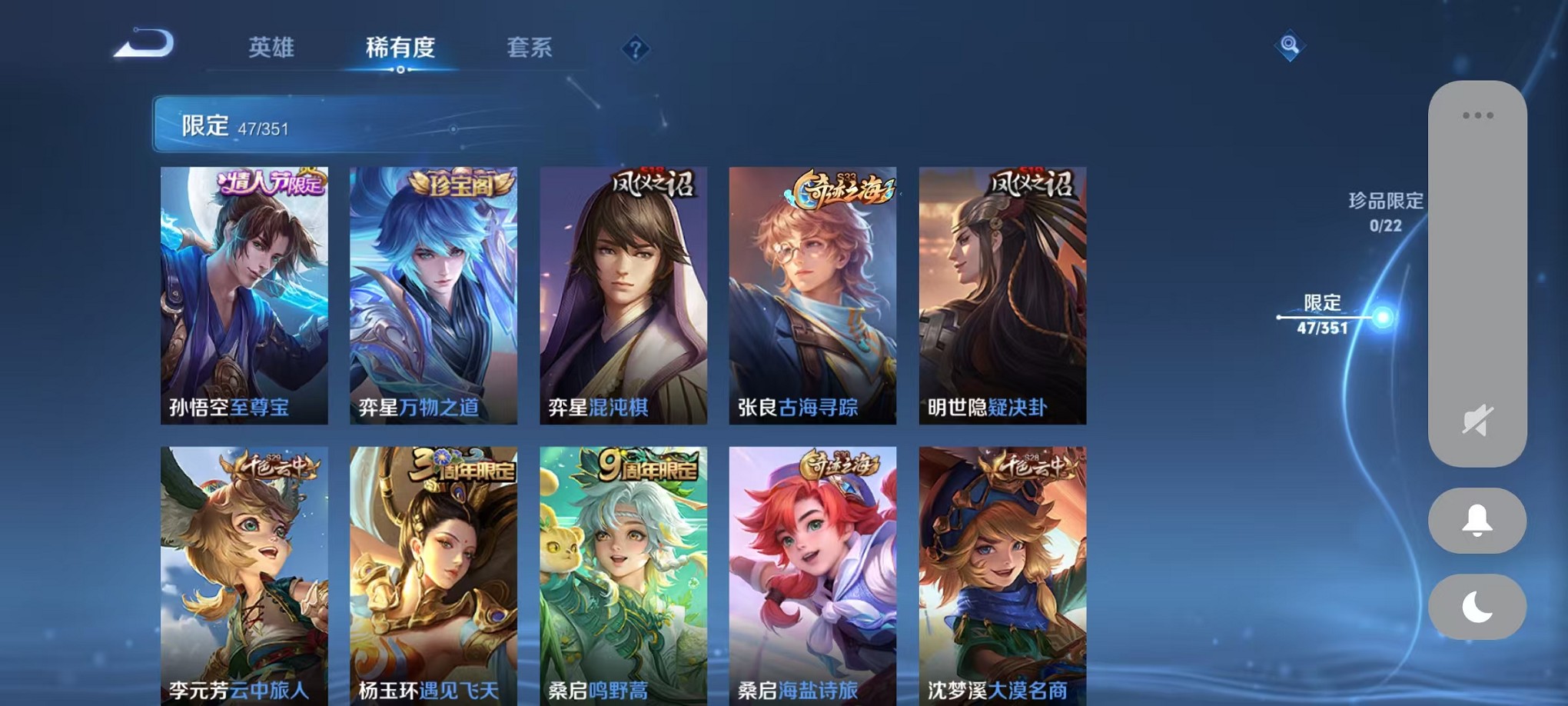Open notifications via the bell icon
This screenshot has height=706, width=1568.
pyautogui.click(x=1474, y=521)
